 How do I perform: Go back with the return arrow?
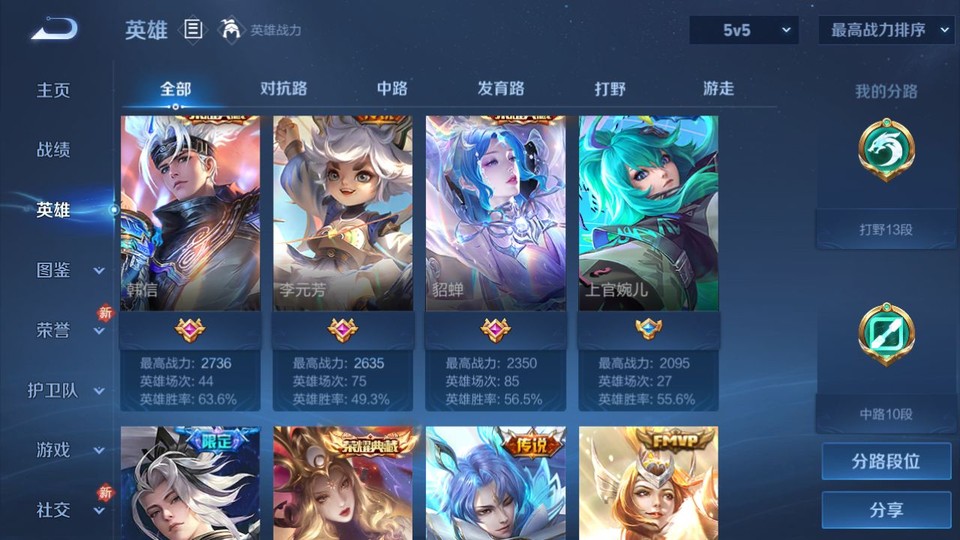(x=54, y=30)
